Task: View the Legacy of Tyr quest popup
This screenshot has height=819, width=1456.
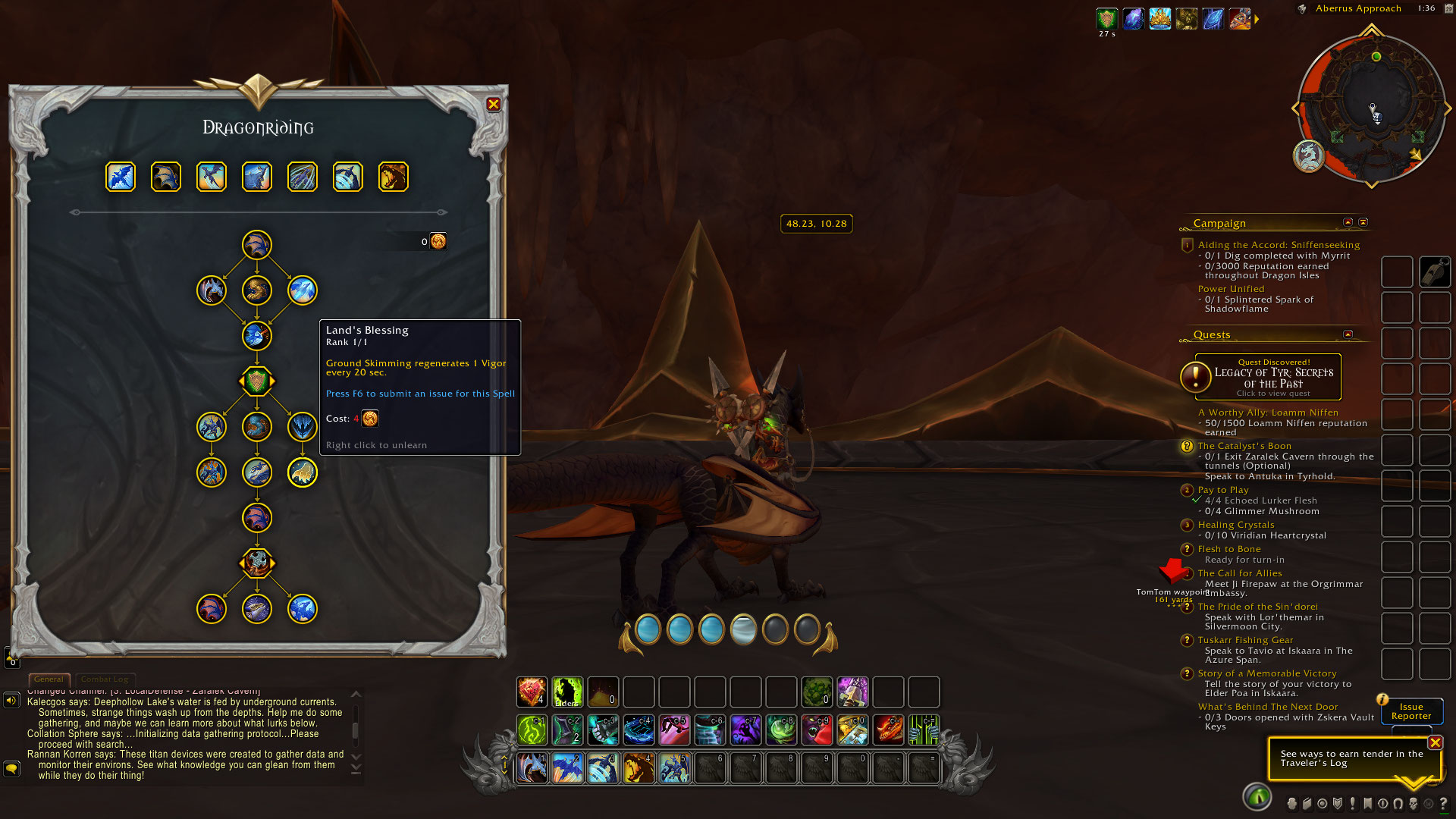Action: [1267, 377]
